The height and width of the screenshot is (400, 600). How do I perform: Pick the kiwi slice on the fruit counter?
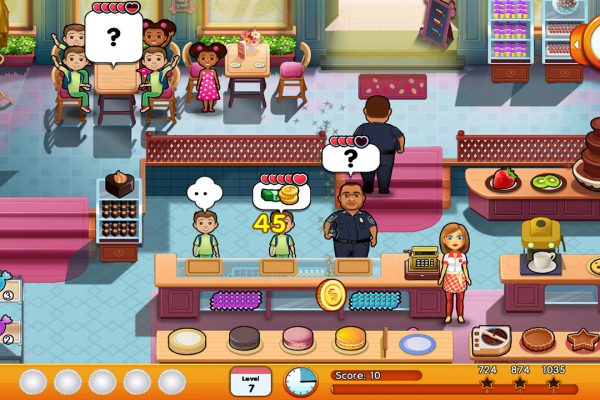[546, 182]
